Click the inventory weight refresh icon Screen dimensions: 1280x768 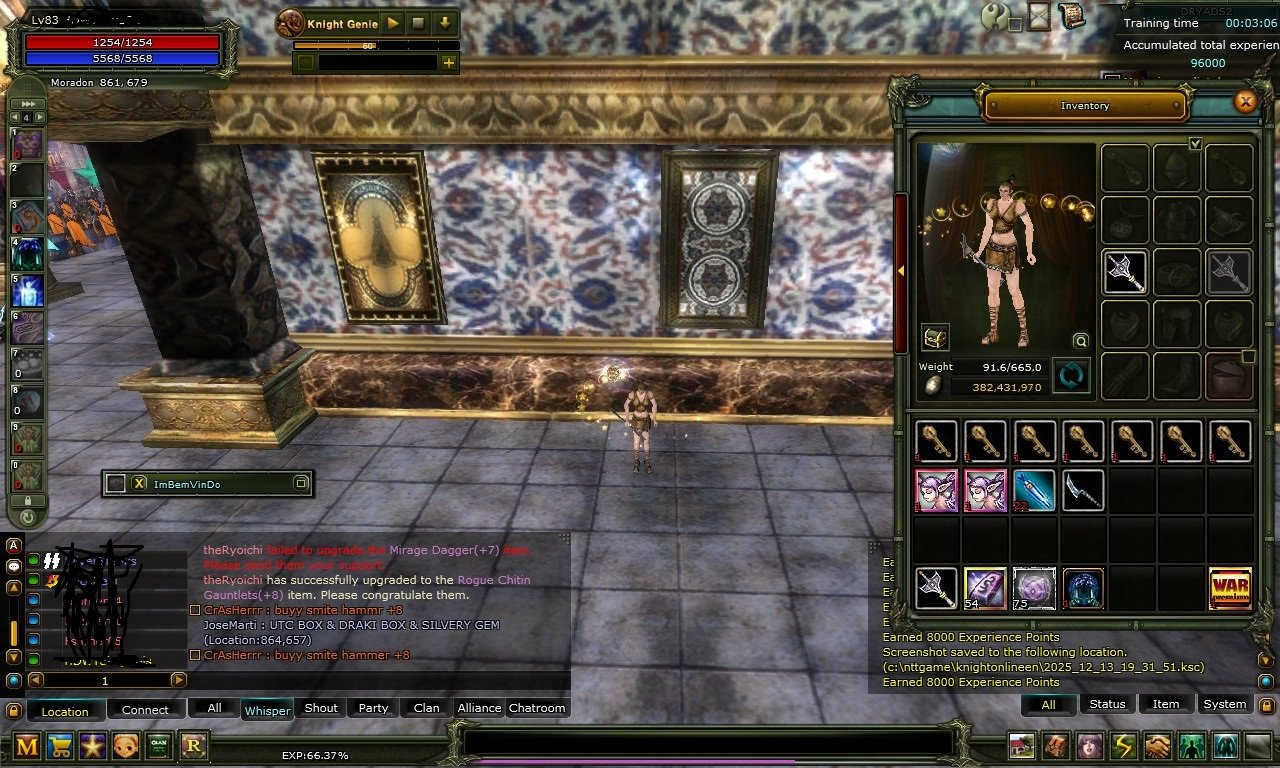coord(1071,375)
